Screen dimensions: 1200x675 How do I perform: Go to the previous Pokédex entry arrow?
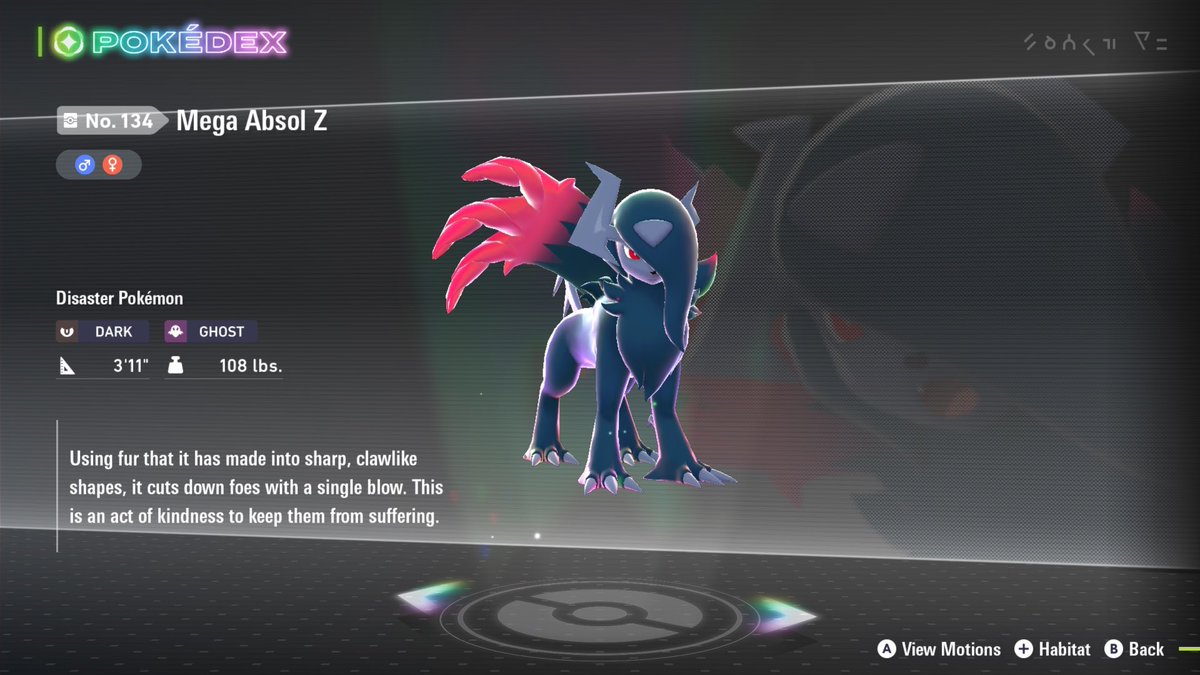pyautogui.click(x=431, y=598)
